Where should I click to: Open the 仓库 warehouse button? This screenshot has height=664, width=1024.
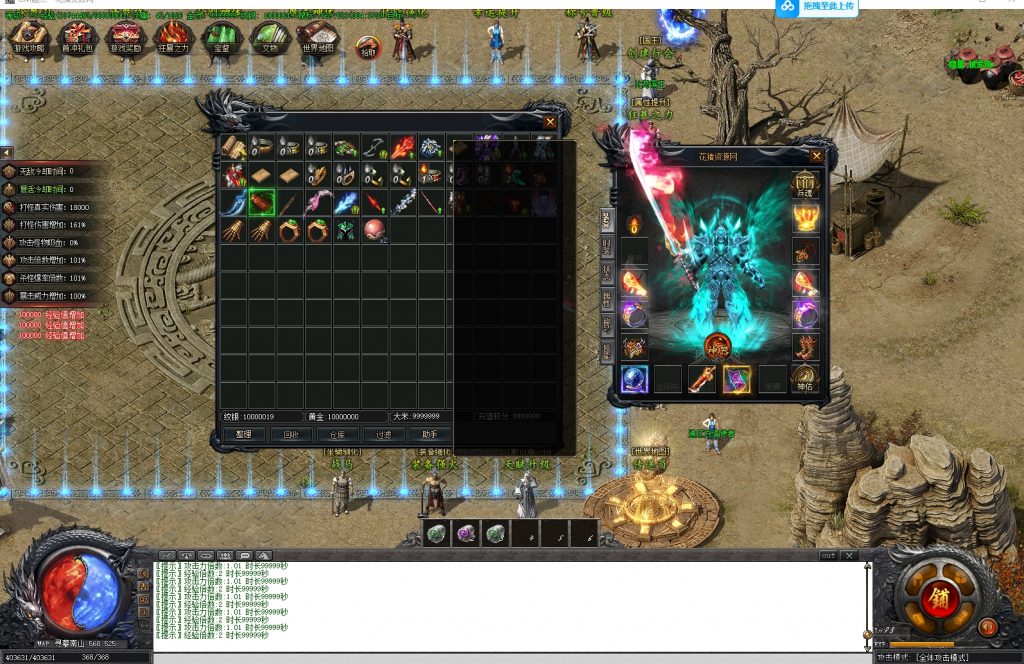pyautogui.click(x=338, y=434)
